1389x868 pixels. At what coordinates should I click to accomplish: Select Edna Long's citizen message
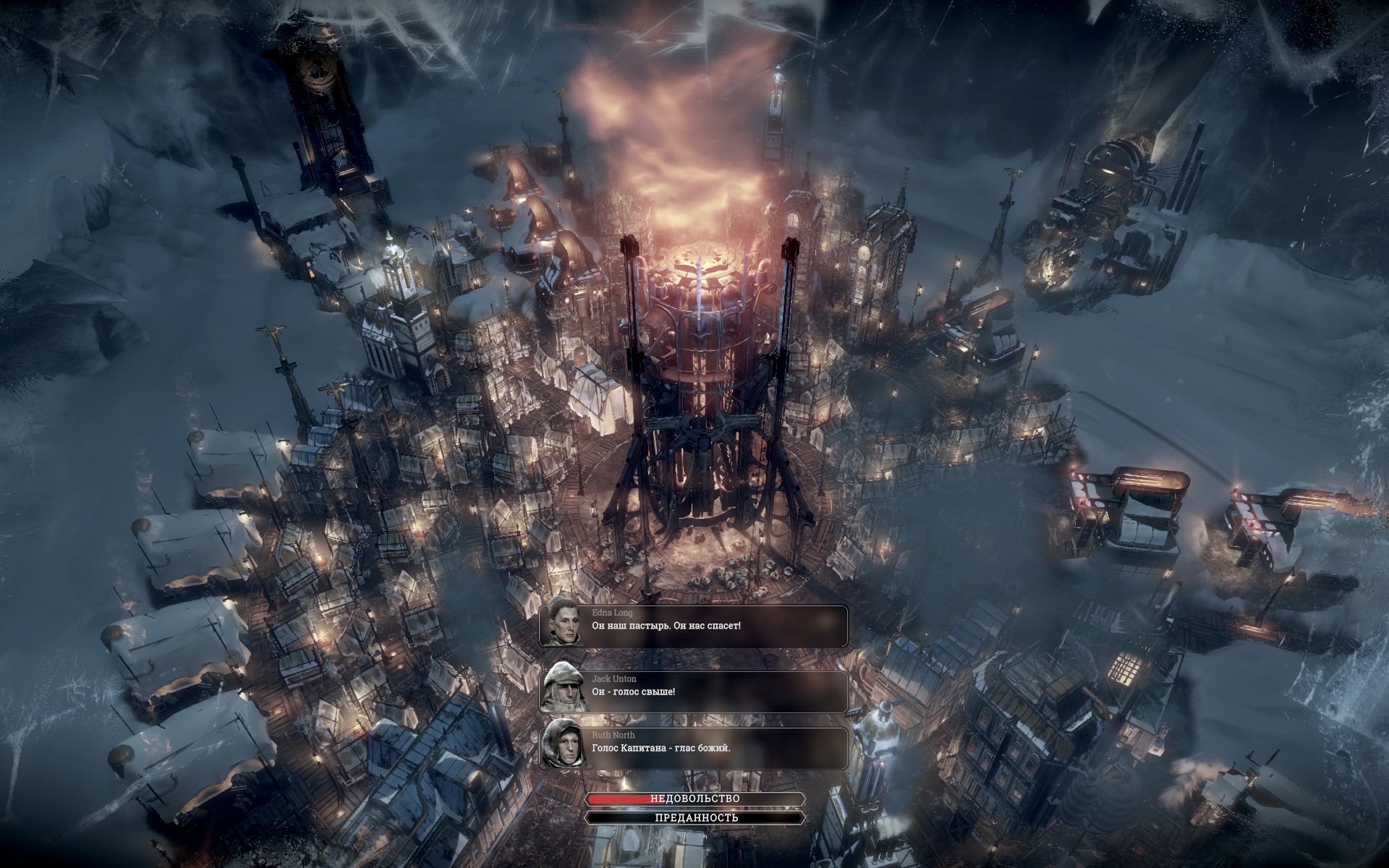click(x=694, y=626)
